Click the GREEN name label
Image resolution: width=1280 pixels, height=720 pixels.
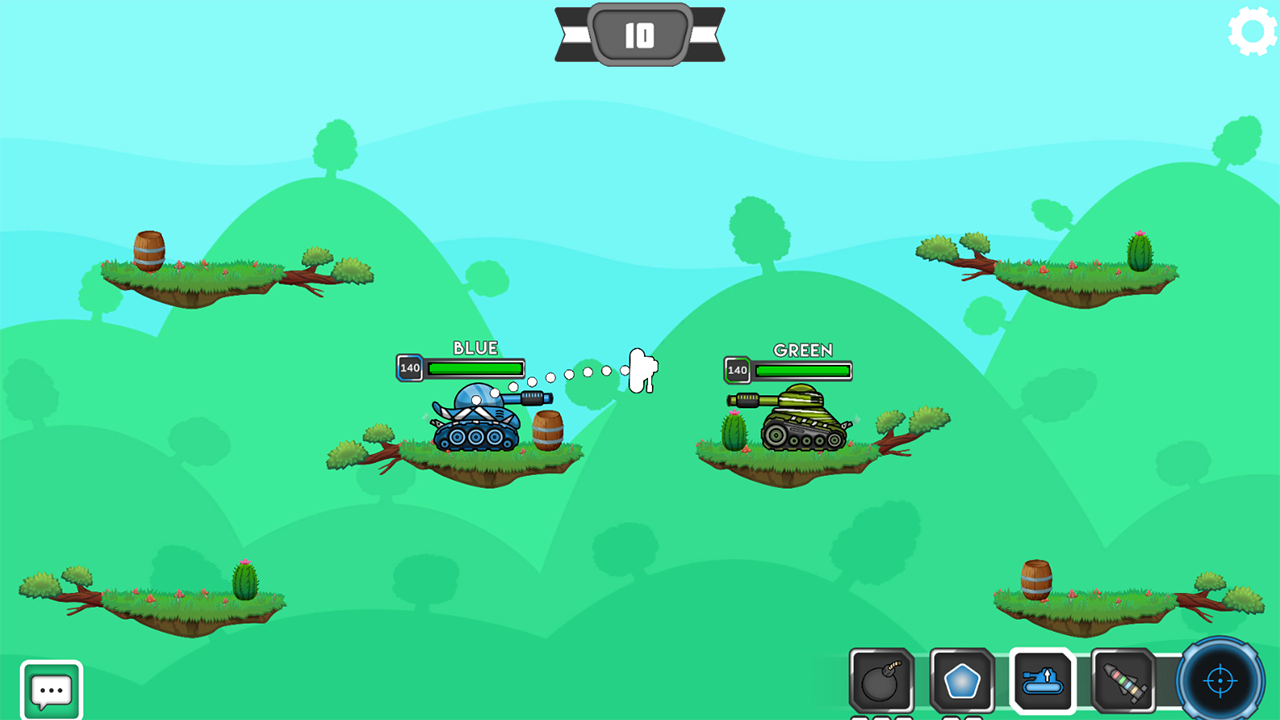[801, 351]
